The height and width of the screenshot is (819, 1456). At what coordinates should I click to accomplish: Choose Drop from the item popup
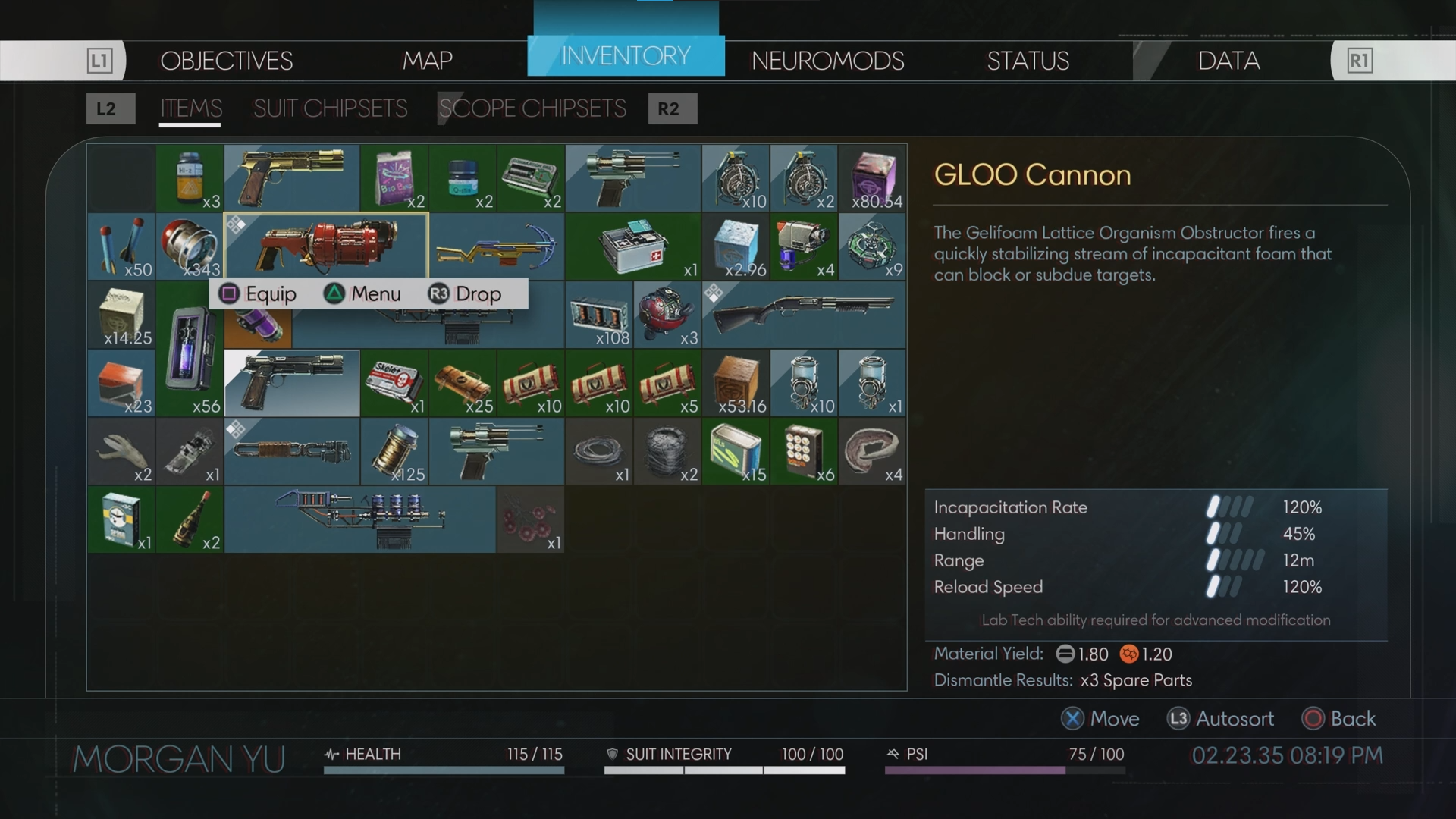click(466, 294)
